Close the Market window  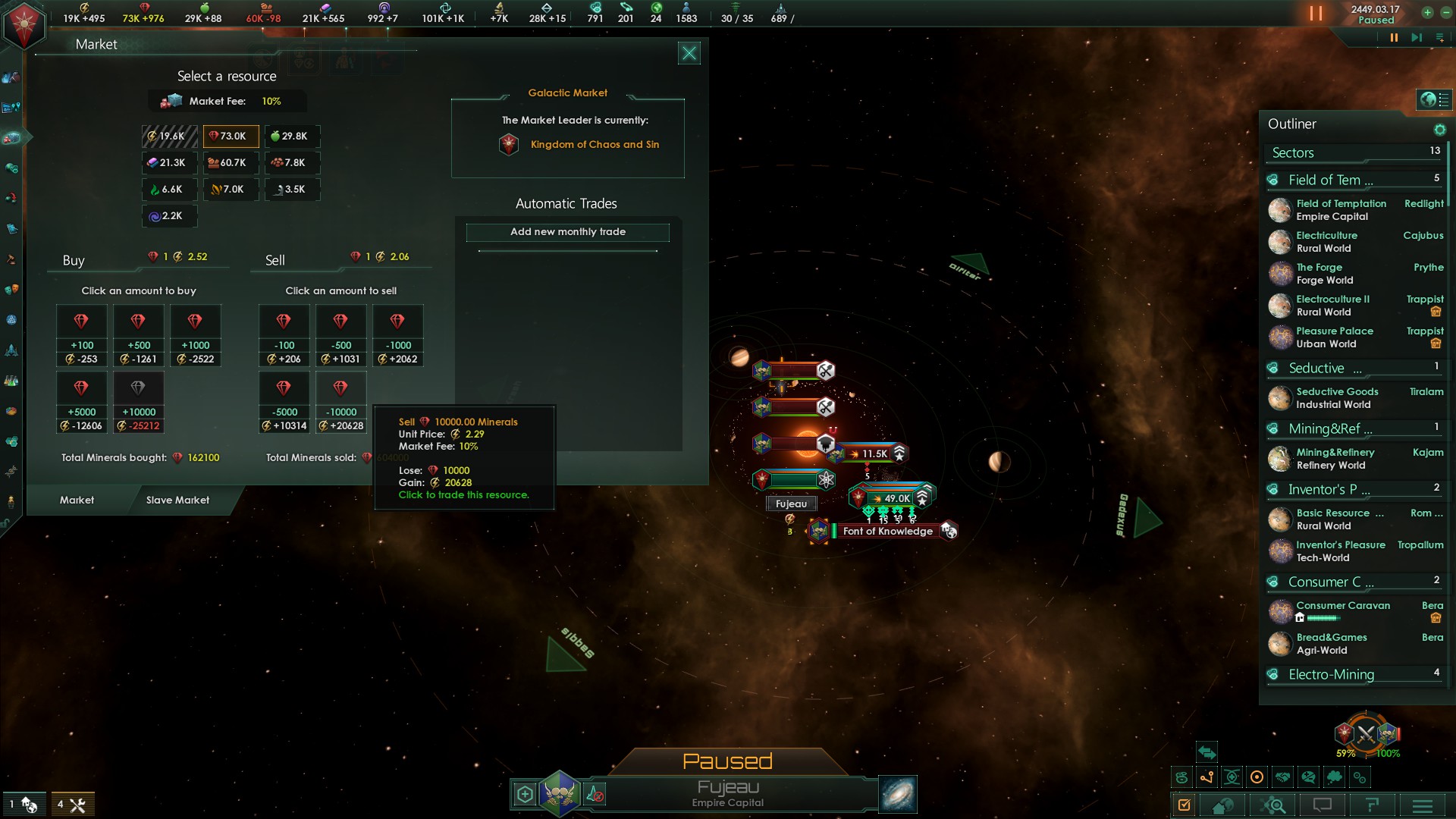(x=689, y=53)
